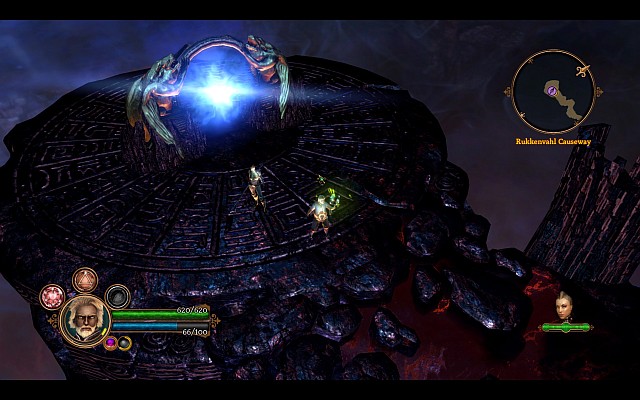Open the Rukkenvahl Causeway minimap
The height and width of the screenshot is (400, 640).
click(555, 92)
